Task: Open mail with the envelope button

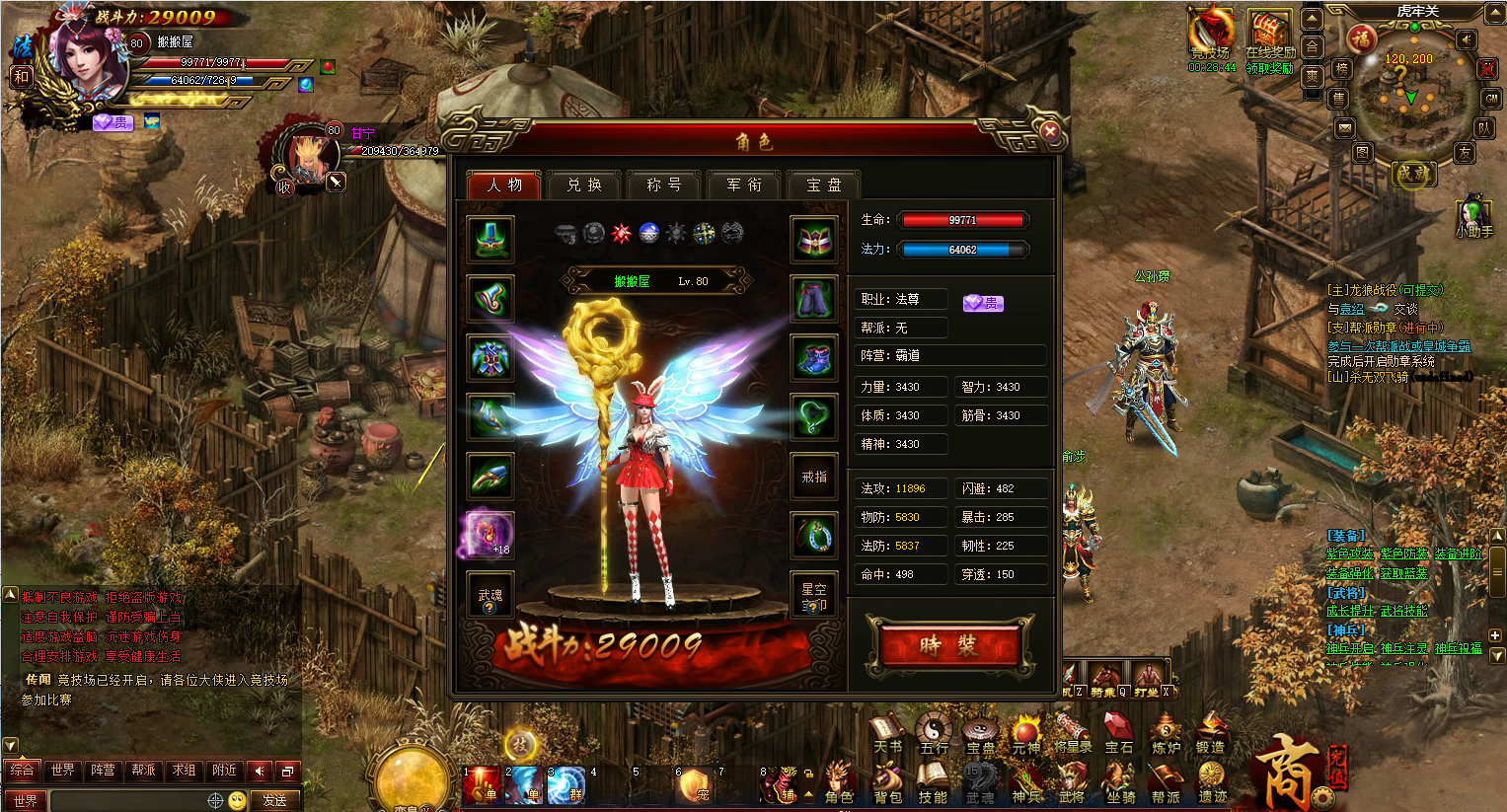Action: click(x=1344, y=128)
